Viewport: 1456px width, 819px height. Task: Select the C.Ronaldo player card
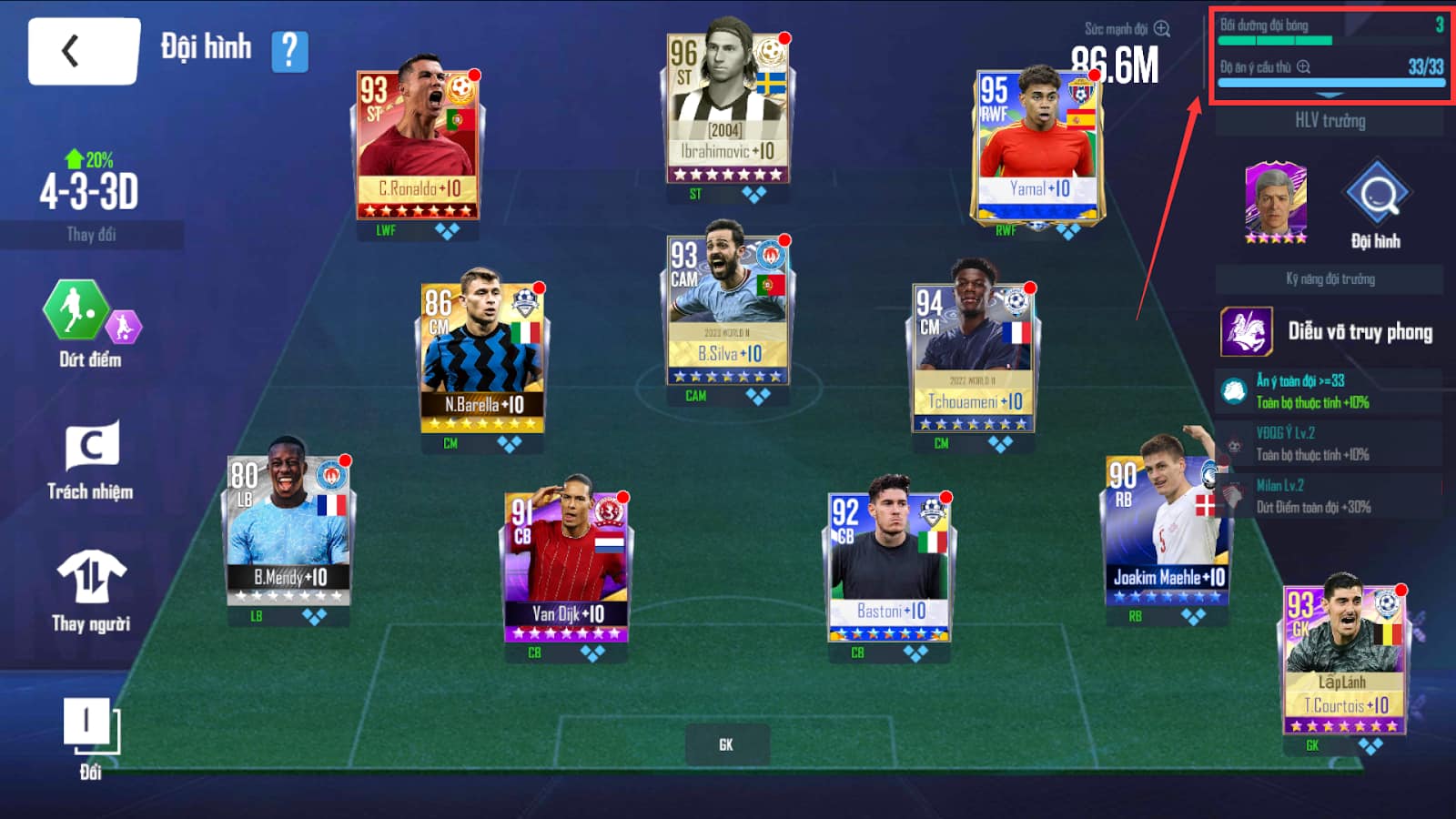point(418,144)
